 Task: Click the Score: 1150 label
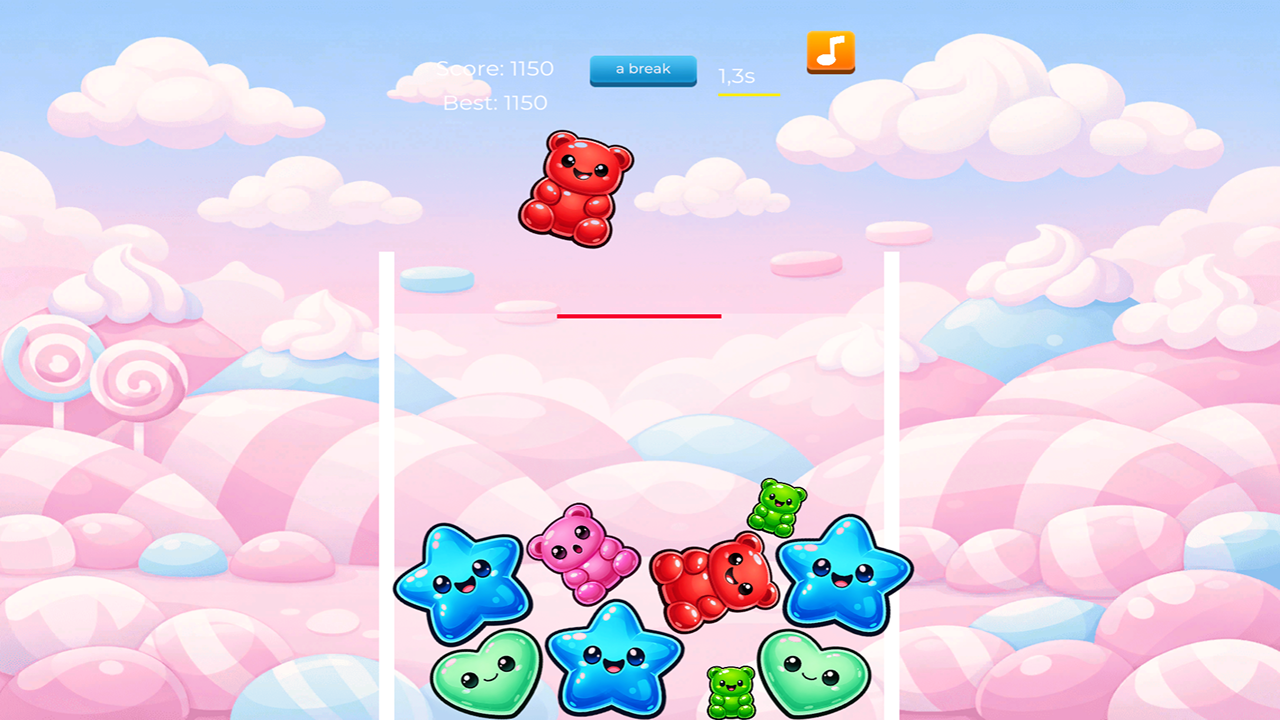[494, 69]
